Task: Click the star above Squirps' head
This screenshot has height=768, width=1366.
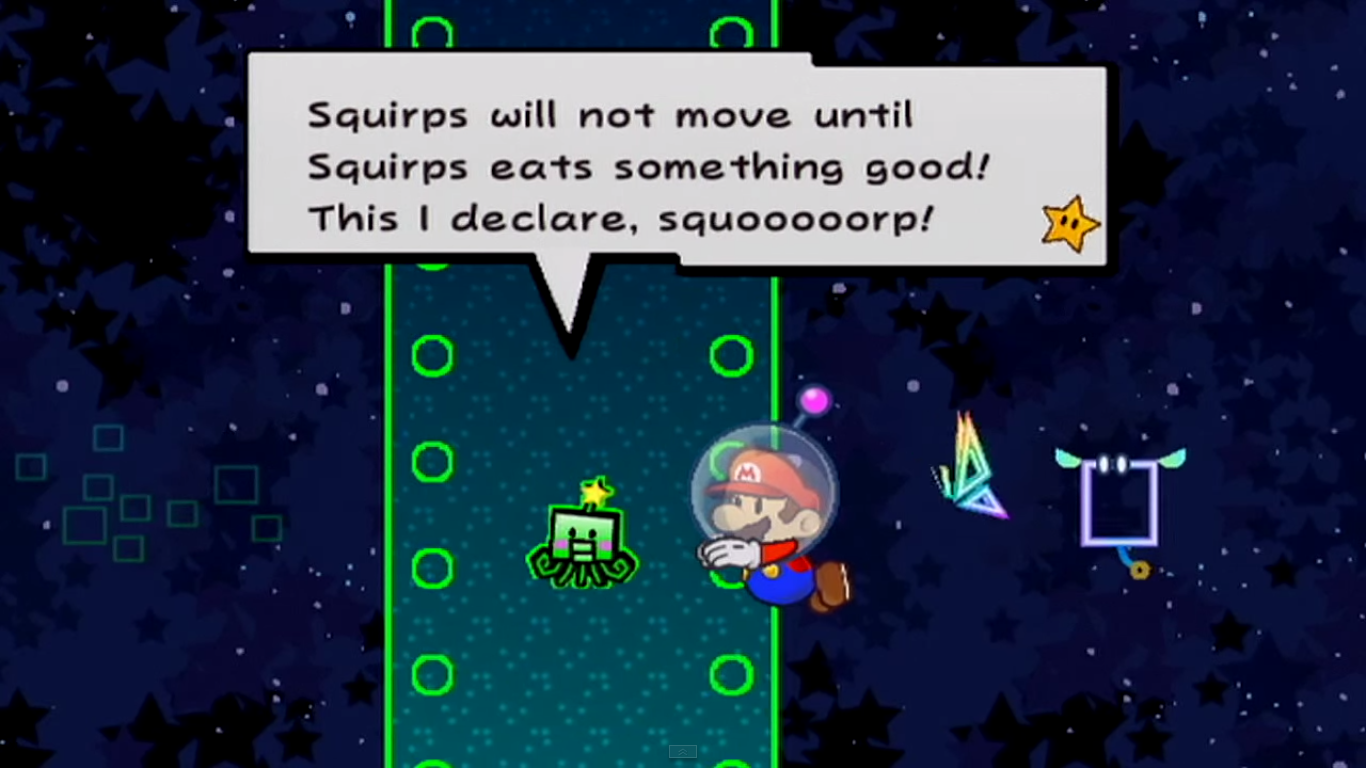Action: [x=593, y=490]
